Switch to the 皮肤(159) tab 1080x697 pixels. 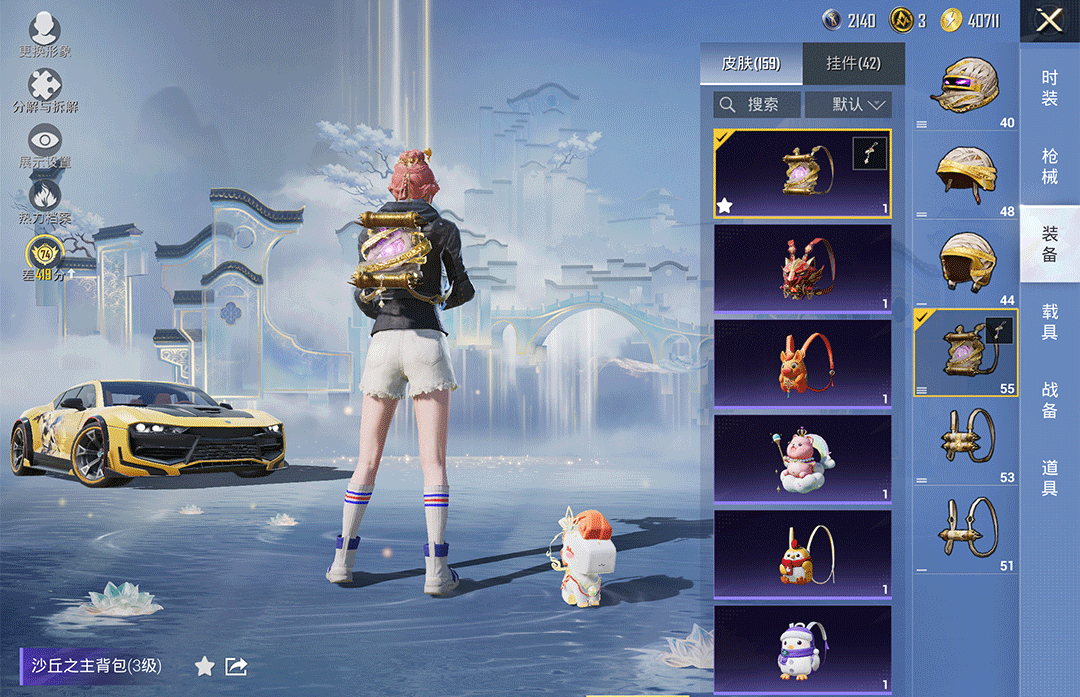coord(750,64)
